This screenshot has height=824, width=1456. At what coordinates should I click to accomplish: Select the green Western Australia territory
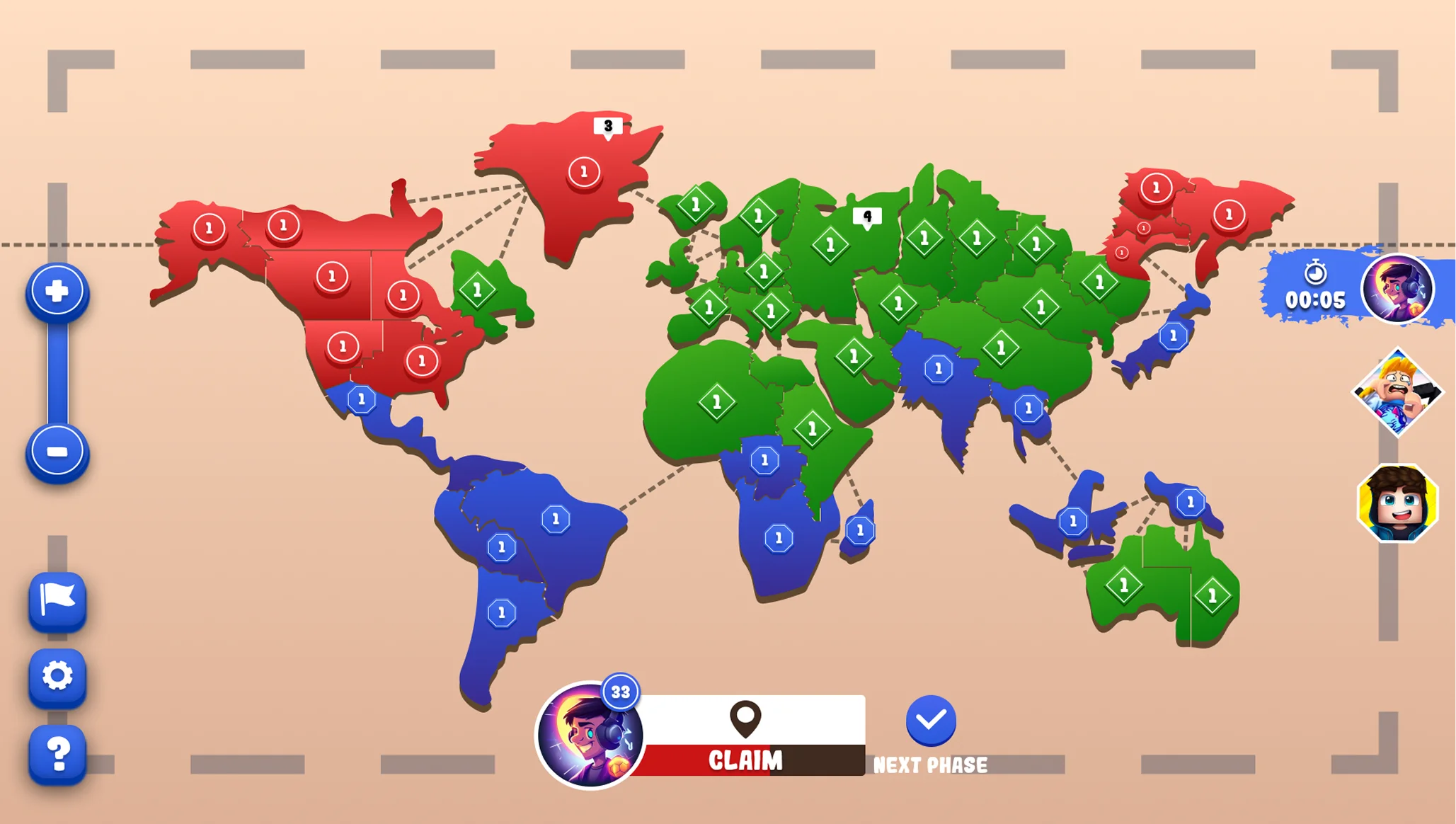[1123, 585]
